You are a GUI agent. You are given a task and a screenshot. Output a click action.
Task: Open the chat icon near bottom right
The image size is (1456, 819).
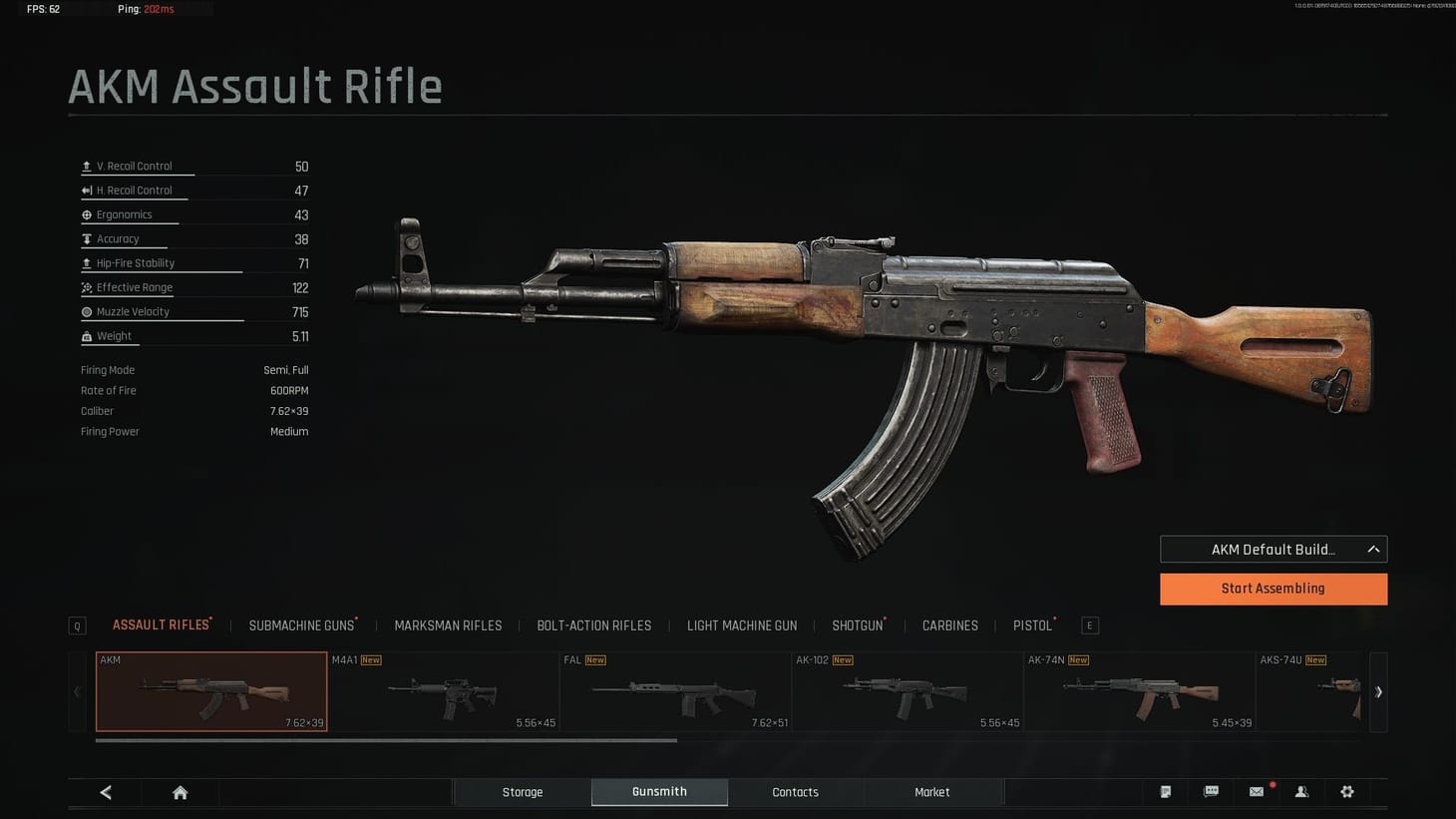click(1212, 791)
